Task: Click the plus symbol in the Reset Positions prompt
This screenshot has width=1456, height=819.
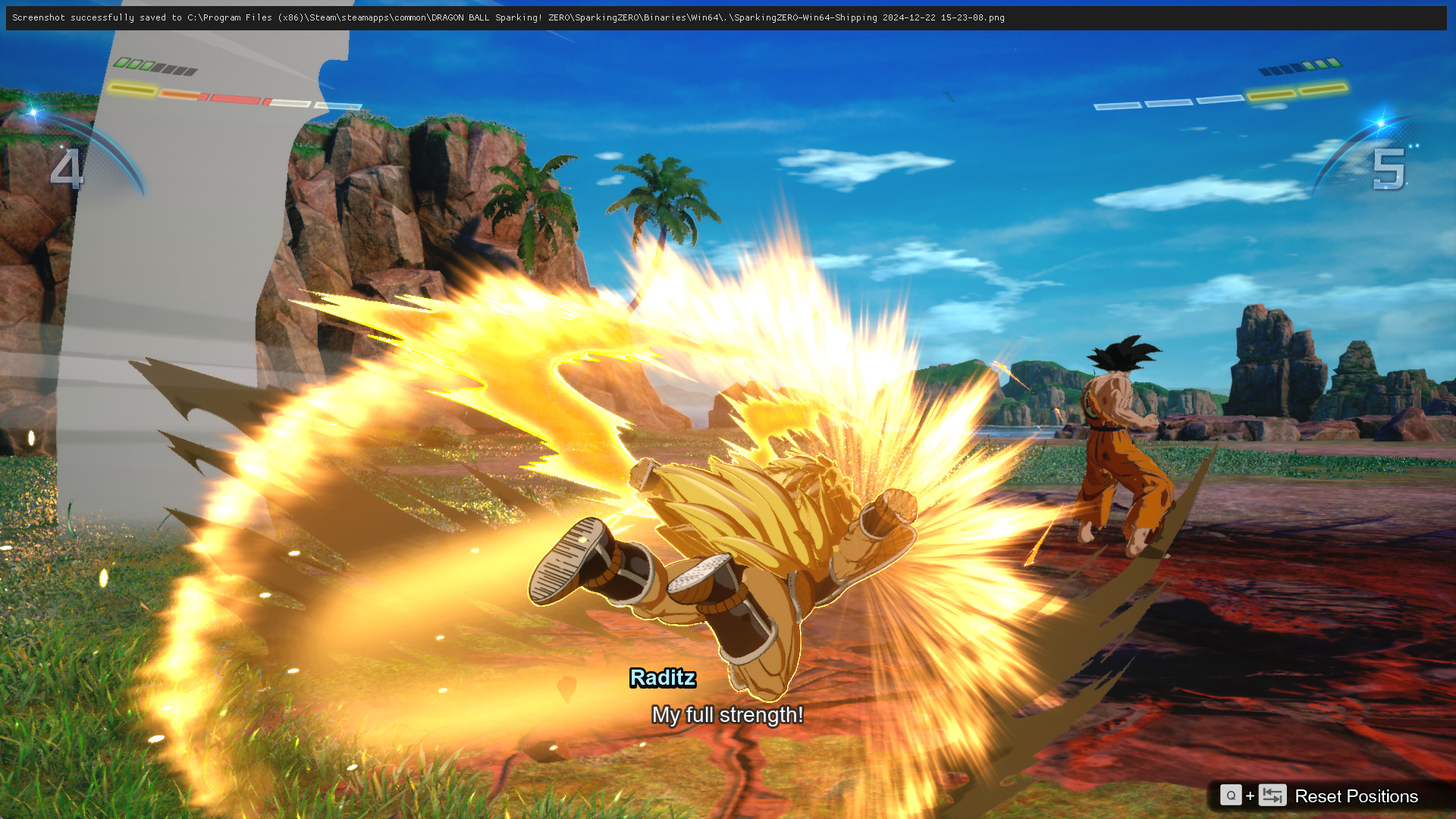Action: pos(1251,796)
